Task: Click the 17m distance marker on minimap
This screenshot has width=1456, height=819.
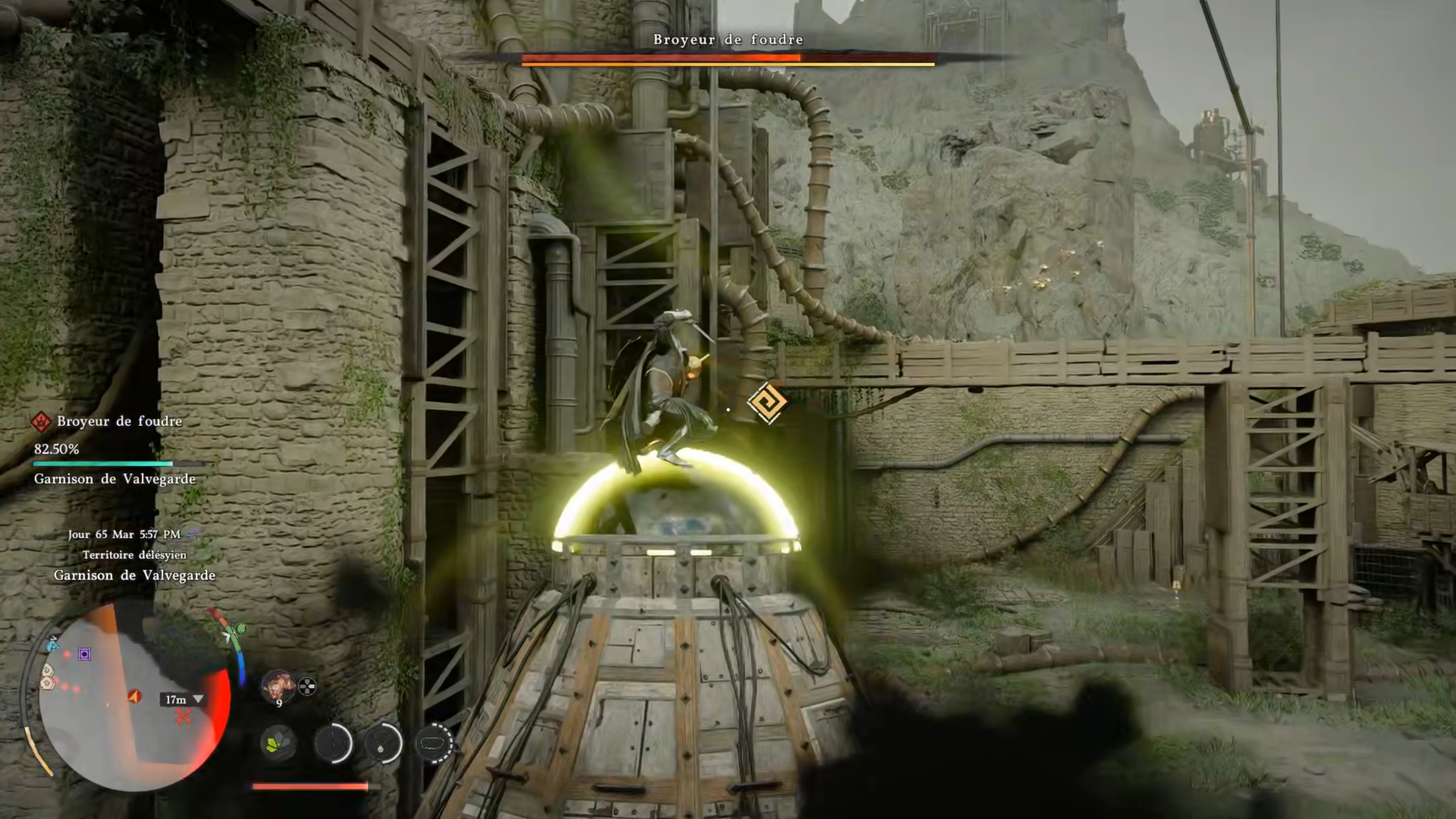Action: (x=182, y=699)
